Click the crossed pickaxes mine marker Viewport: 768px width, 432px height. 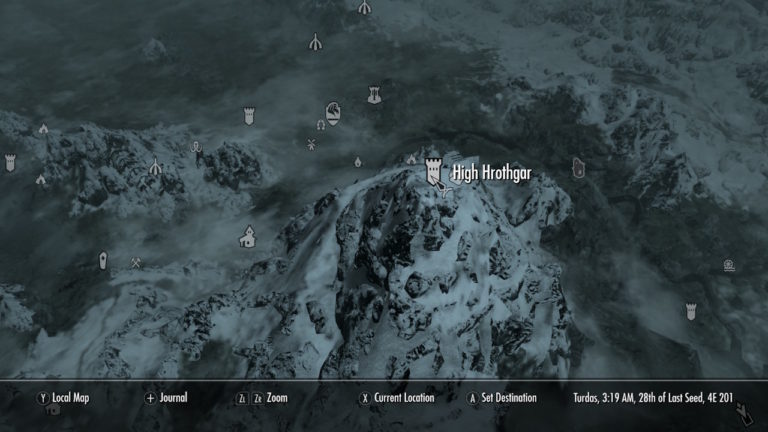coord(136,263)
